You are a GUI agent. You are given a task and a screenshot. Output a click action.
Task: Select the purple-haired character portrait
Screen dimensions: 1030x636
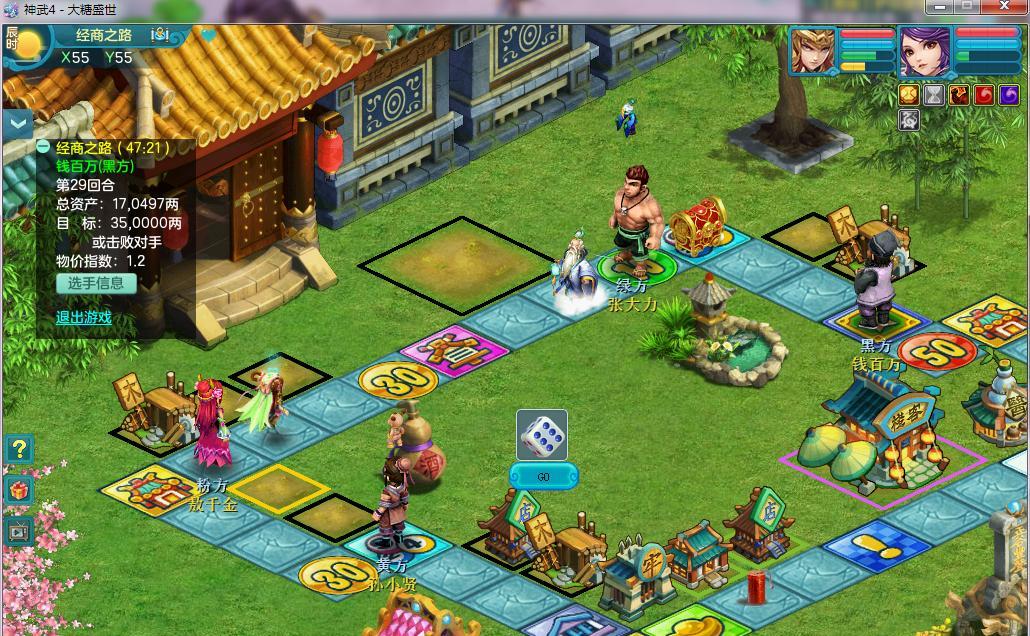click(923, 52)
